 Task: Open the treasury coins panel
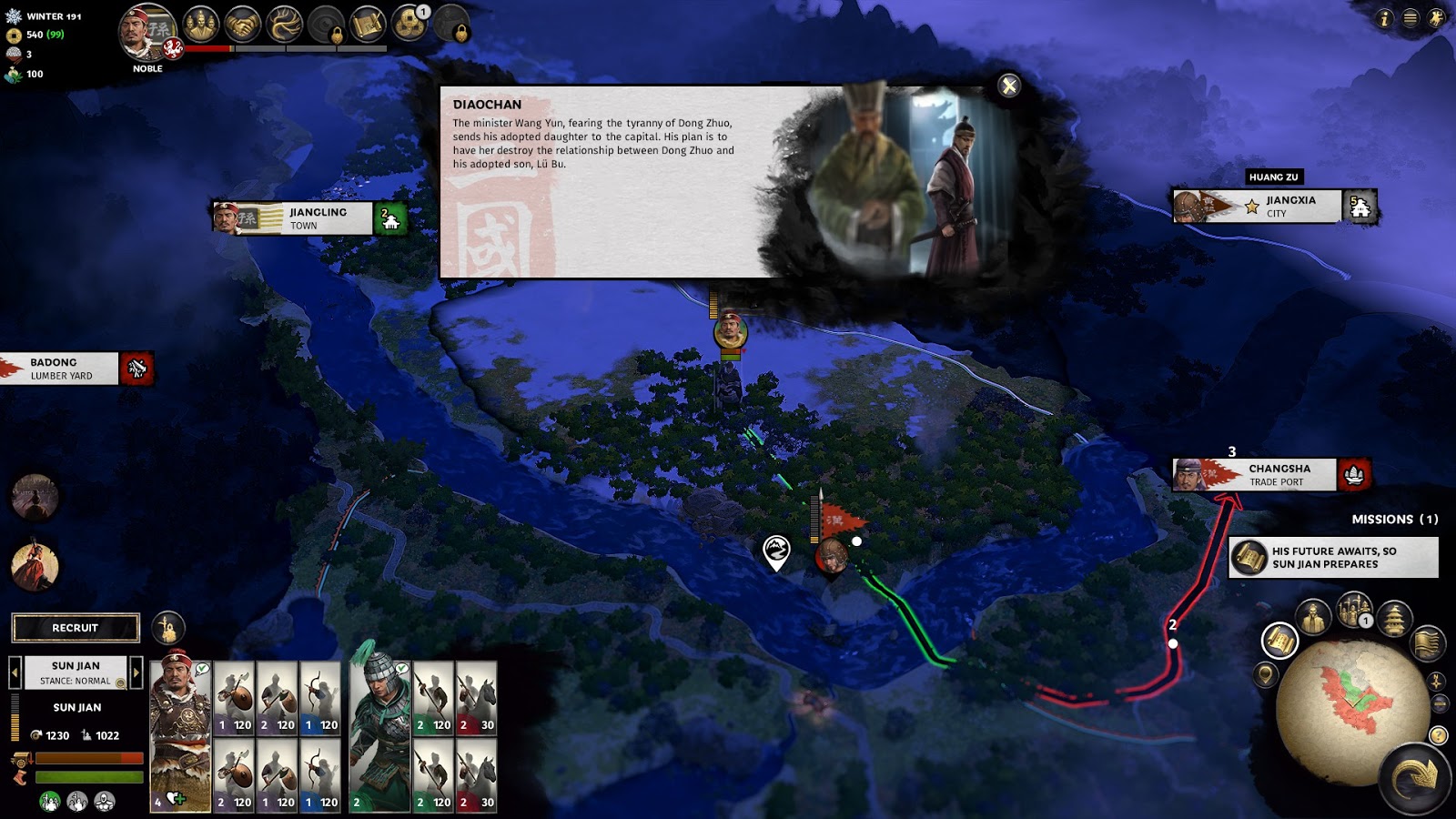tap(409, 25)
